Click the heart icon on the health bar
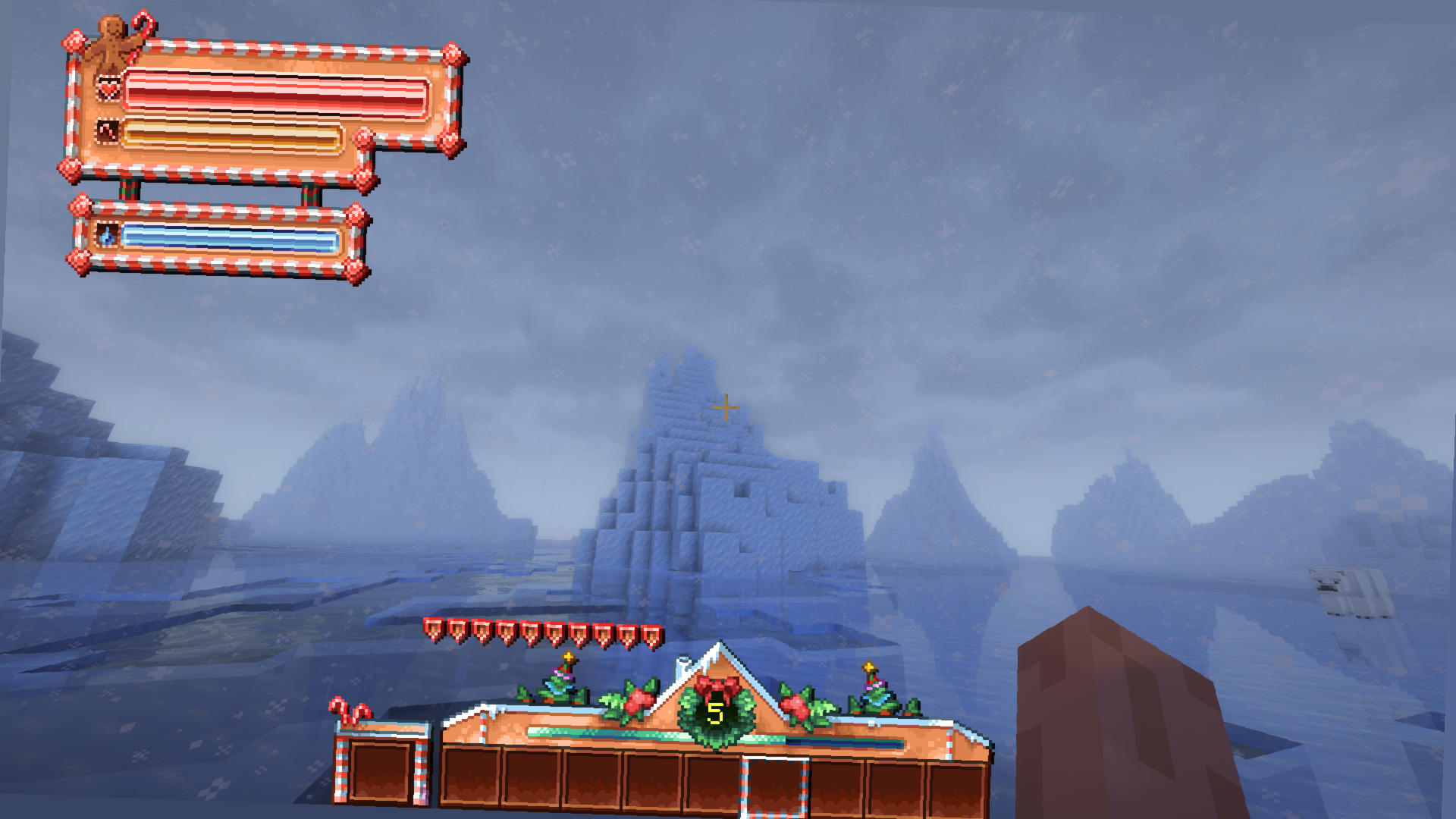The image size is (1456, 819). click(x=108, y=88)
